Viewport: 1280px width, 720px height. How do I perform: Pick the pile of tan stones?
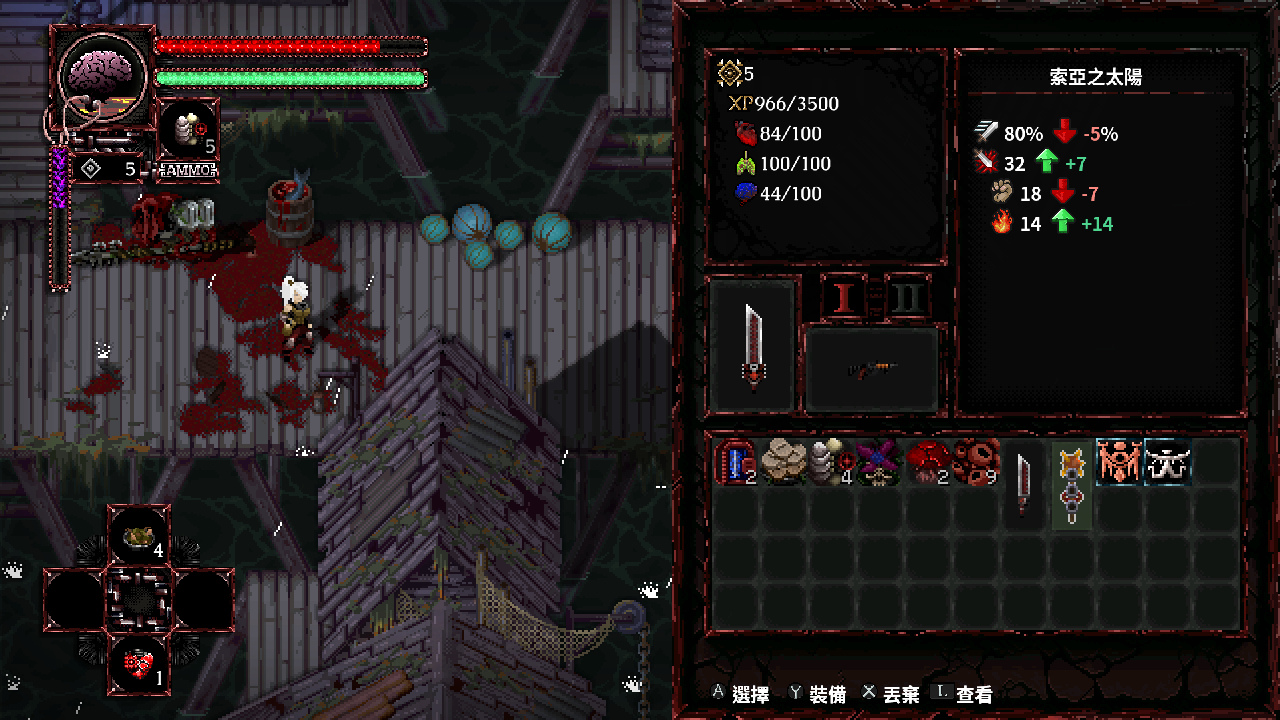tap(784, 463)
